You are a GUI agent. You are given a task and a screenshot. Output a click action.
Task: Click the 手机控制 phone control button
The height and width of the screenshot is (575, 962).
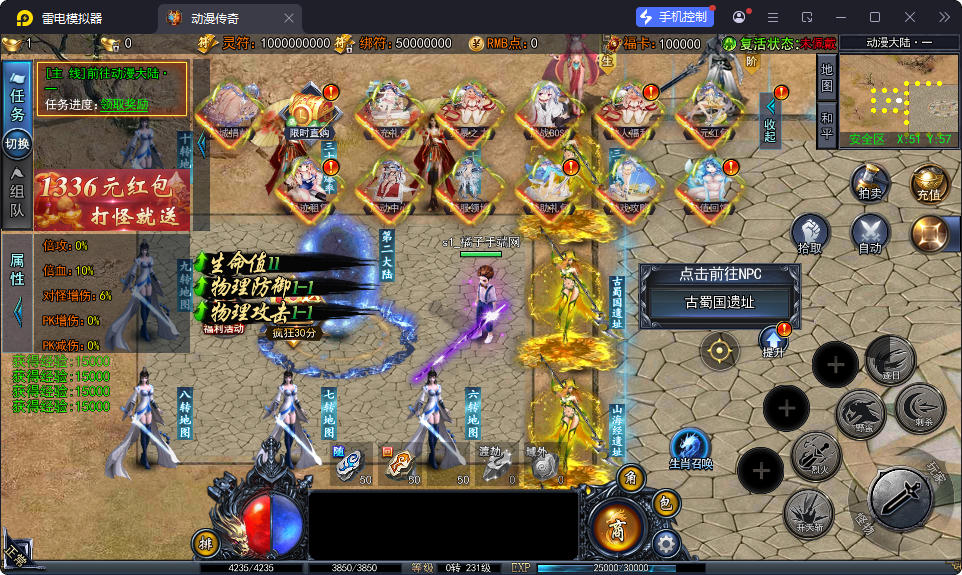674,17
